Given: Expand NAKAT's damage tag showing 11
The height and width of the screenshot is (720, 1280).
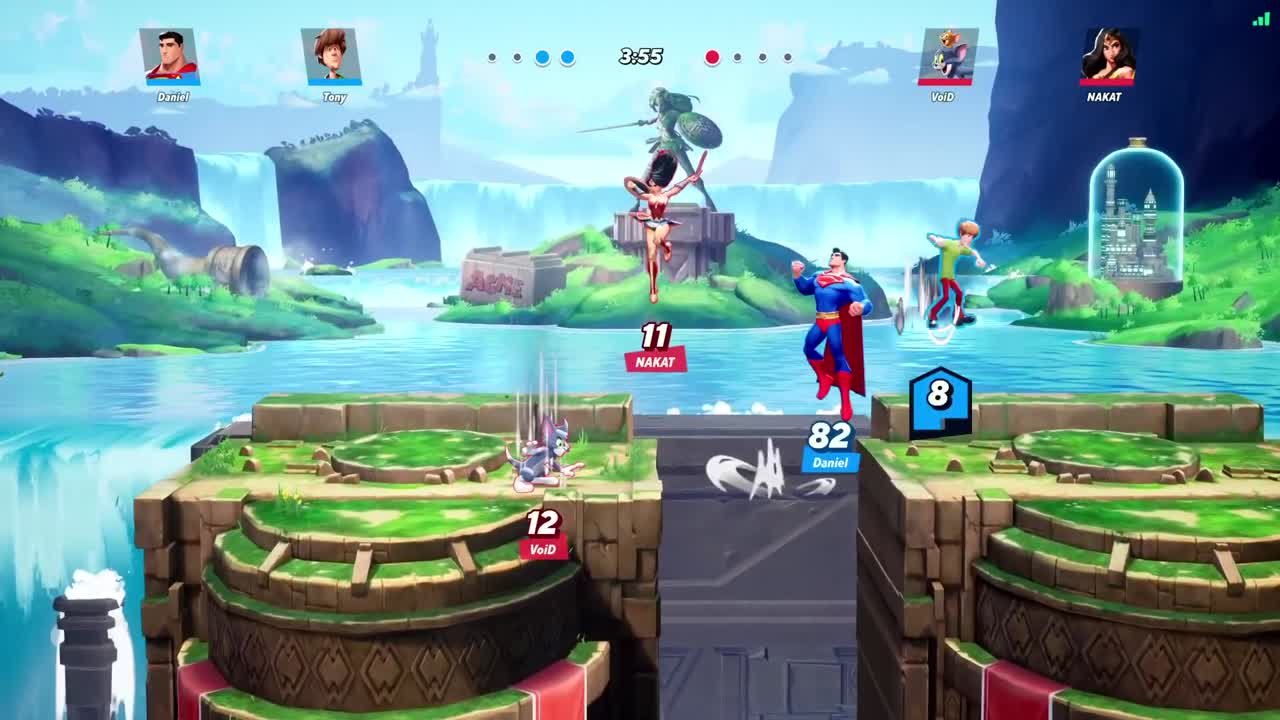Looking at the screenshot, I should 654,345.
